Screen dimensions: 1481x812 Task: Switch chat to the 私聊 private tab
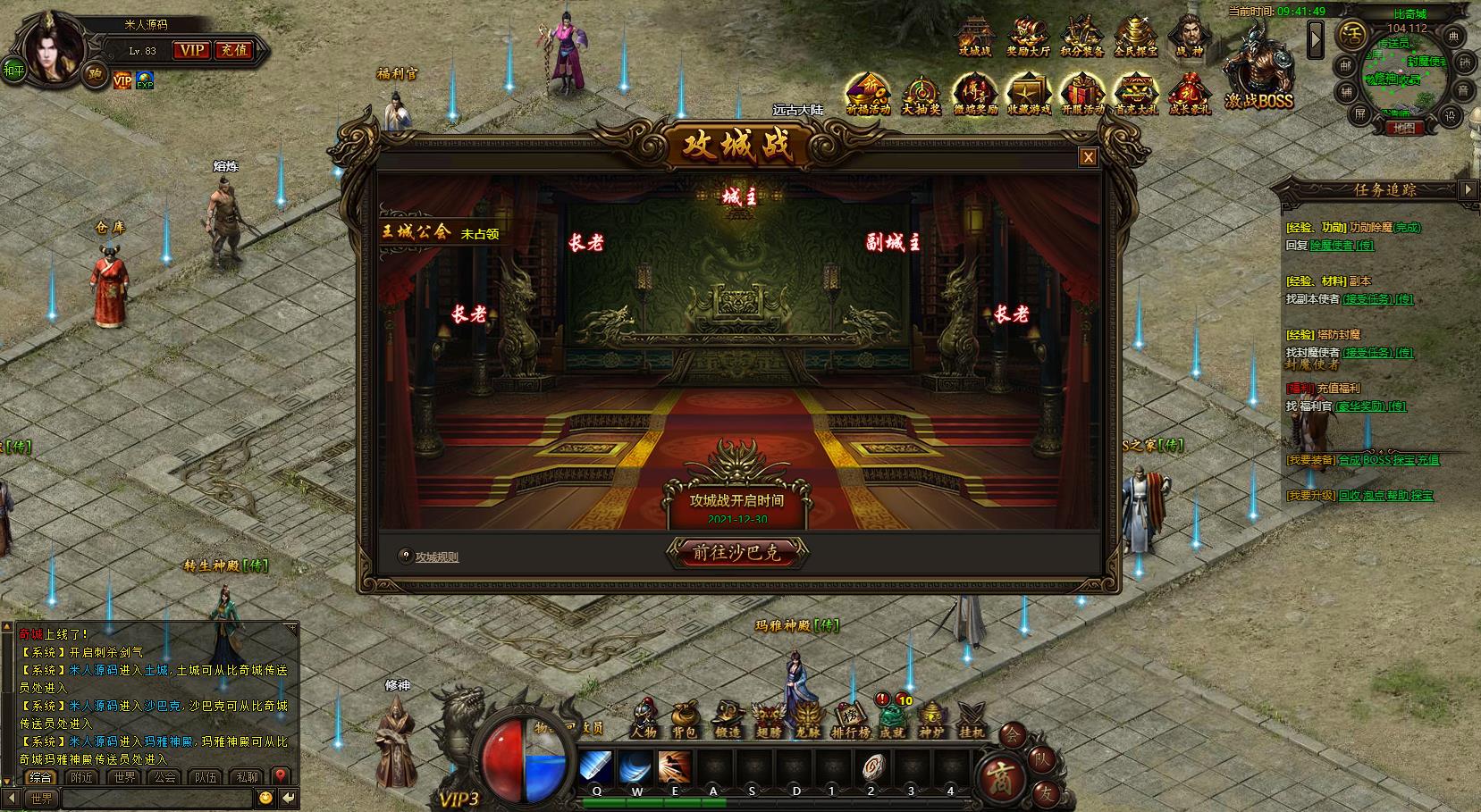(247, 777)
